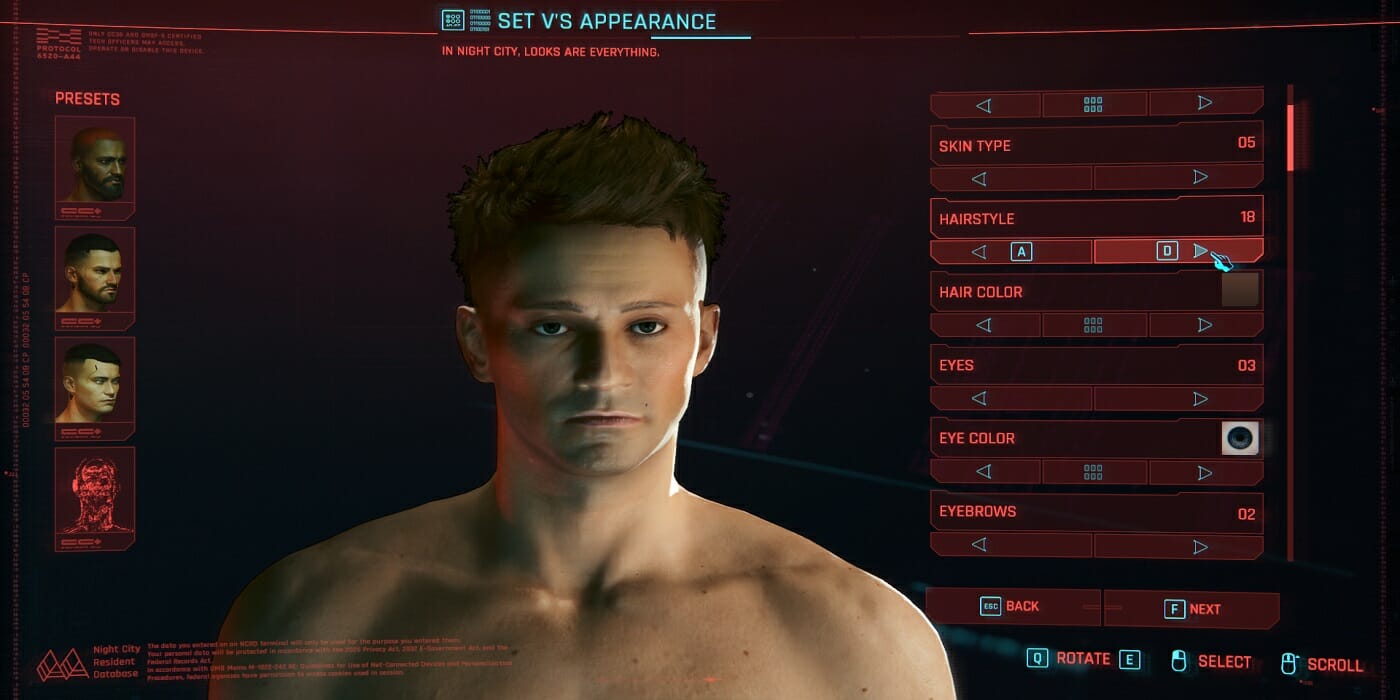Open the eye color palette grid
Image resolution: width=1400 pixels, height=700 pixels.
click(x=1094, y=472)
